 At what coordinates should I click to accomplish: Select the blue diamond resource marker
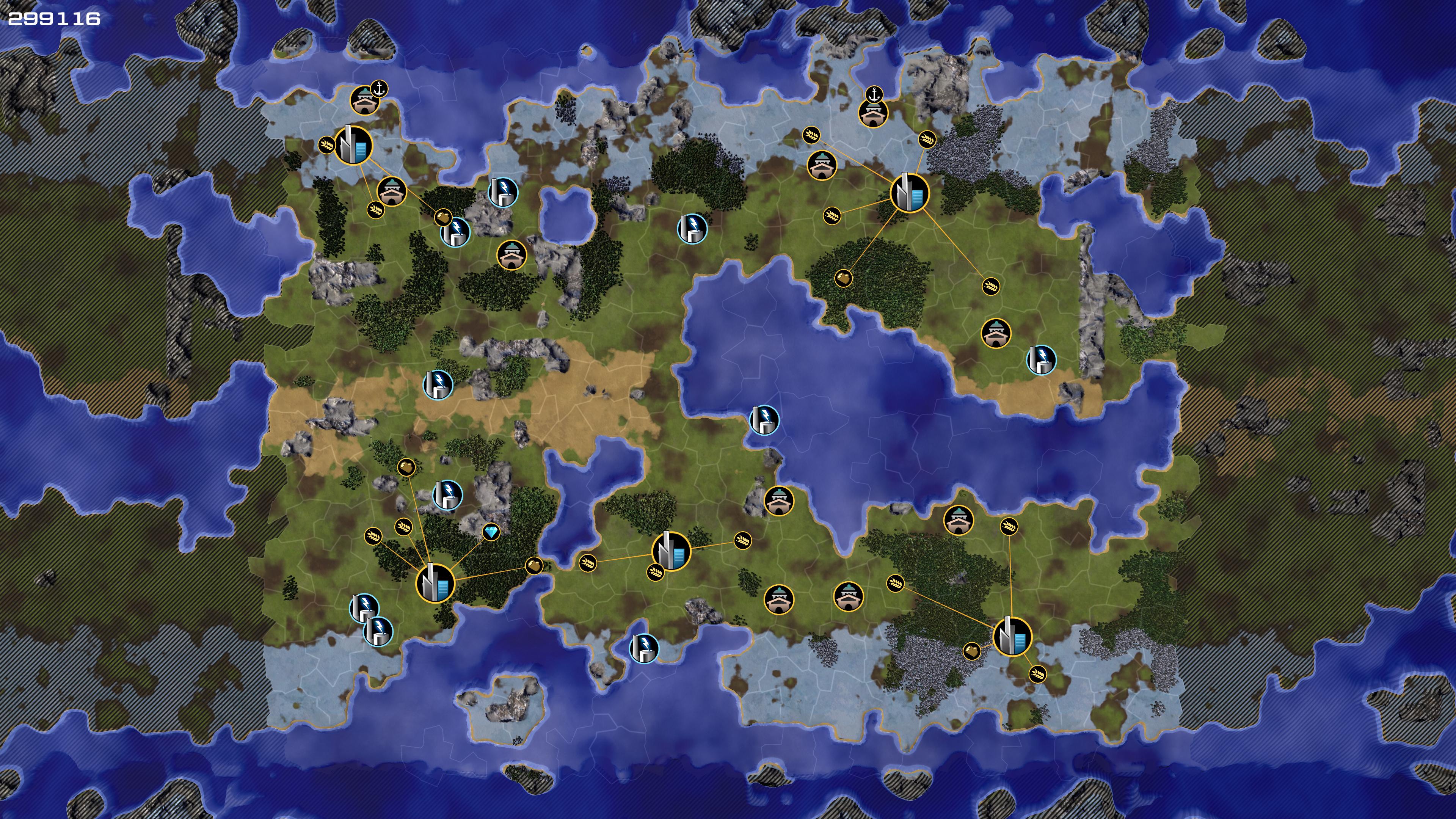coord(491,532)
